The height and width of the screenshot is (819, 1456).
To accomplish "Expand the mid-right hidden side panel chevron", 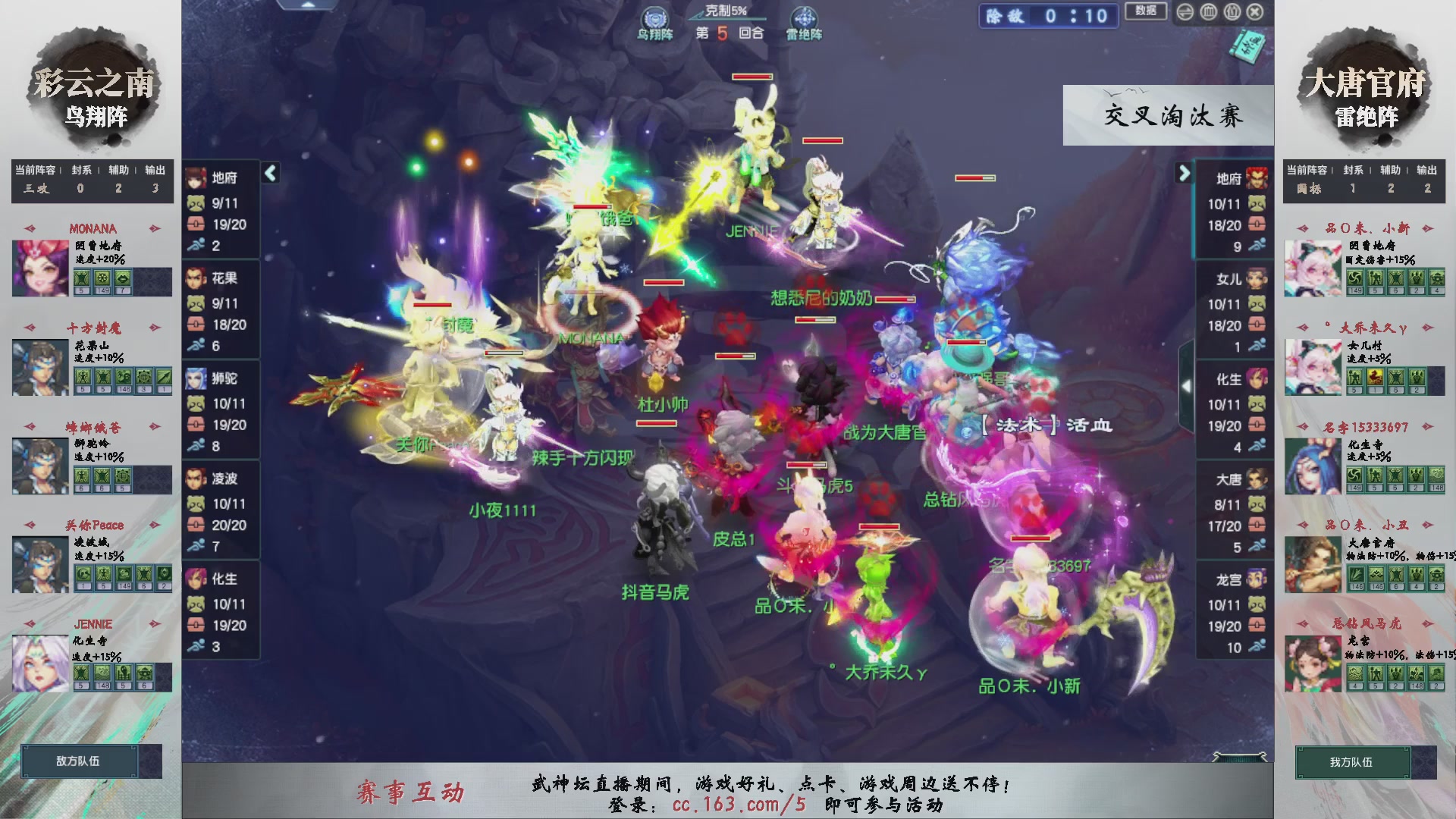I will [1187, 385].
